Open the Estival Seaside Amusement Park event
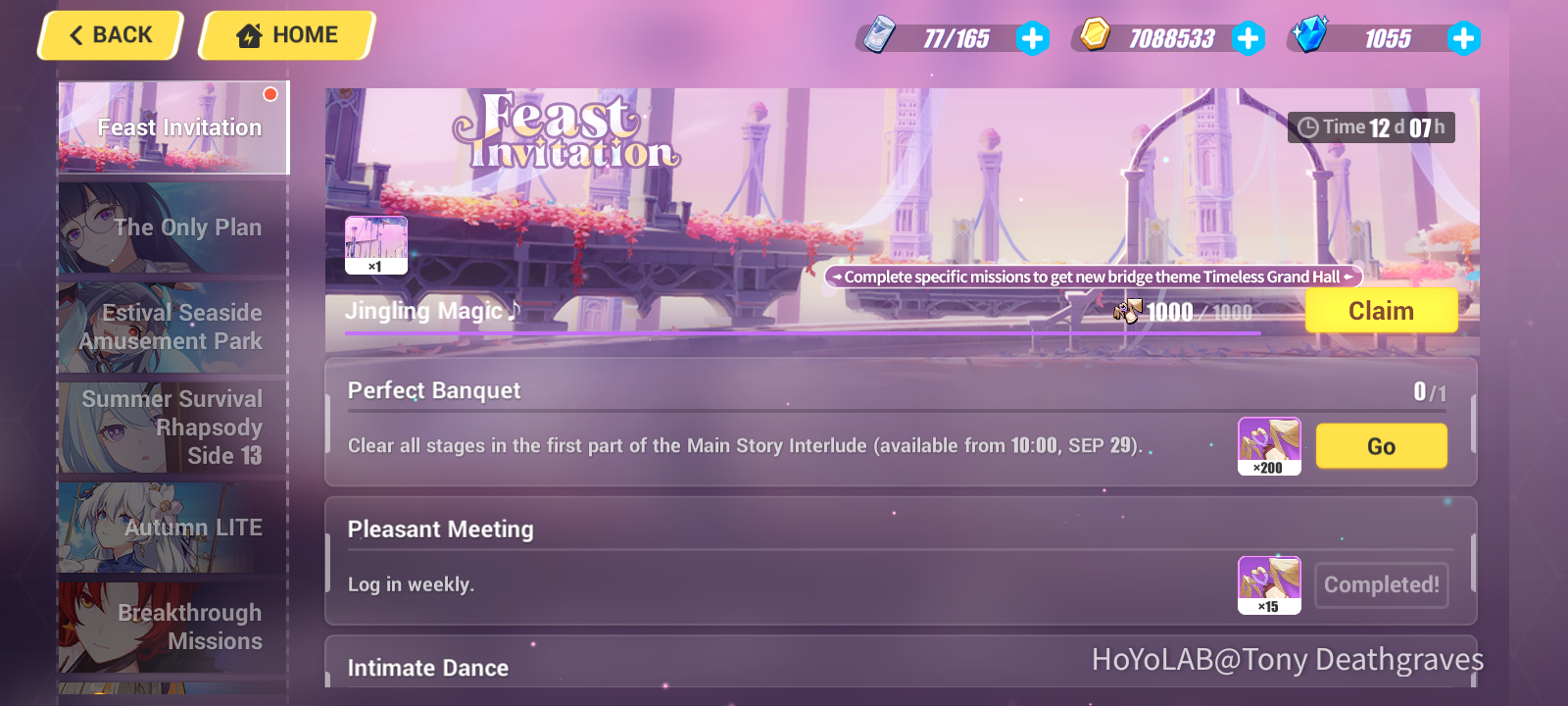This screenshot has width=1568, height=706. click(172, 328)
